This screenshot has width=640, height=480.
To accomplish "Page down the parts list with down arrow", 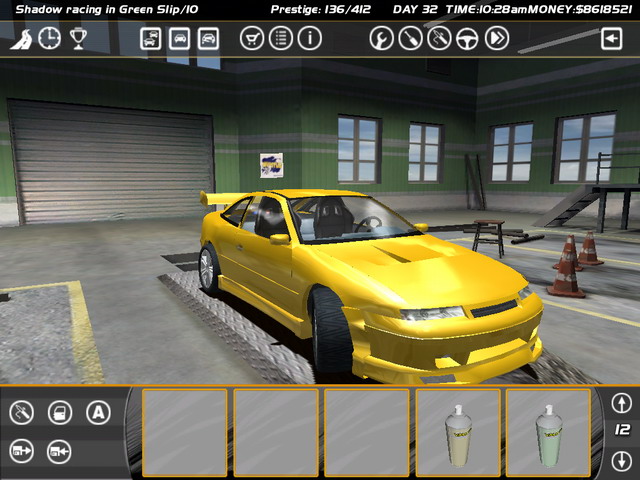I will 622,461.
